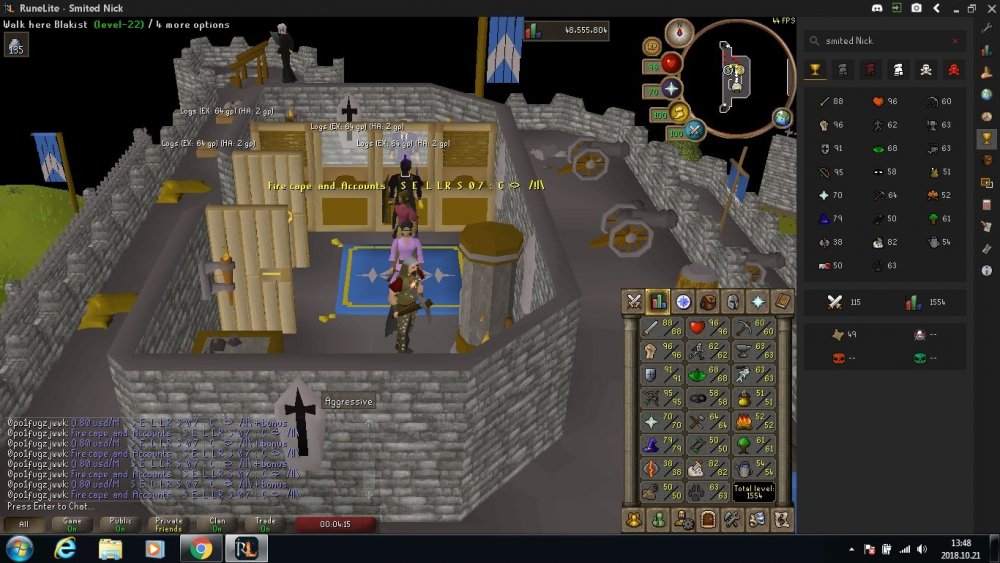
Task: Open the Logout door tab
Action: tap(708, 520)
